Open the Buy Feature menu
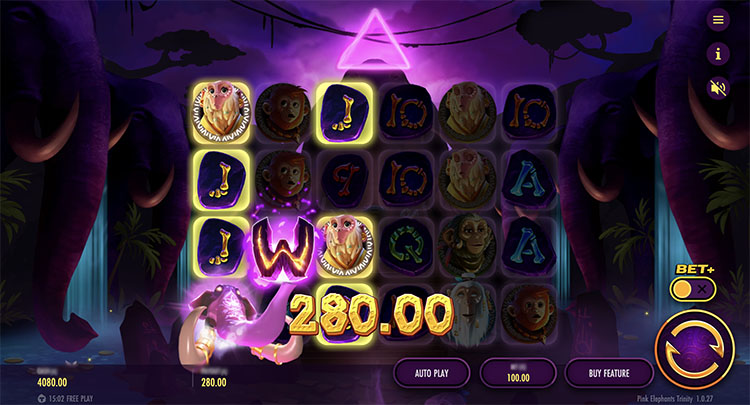The height and width of the screenshot is (405, 750). (609, 373)
